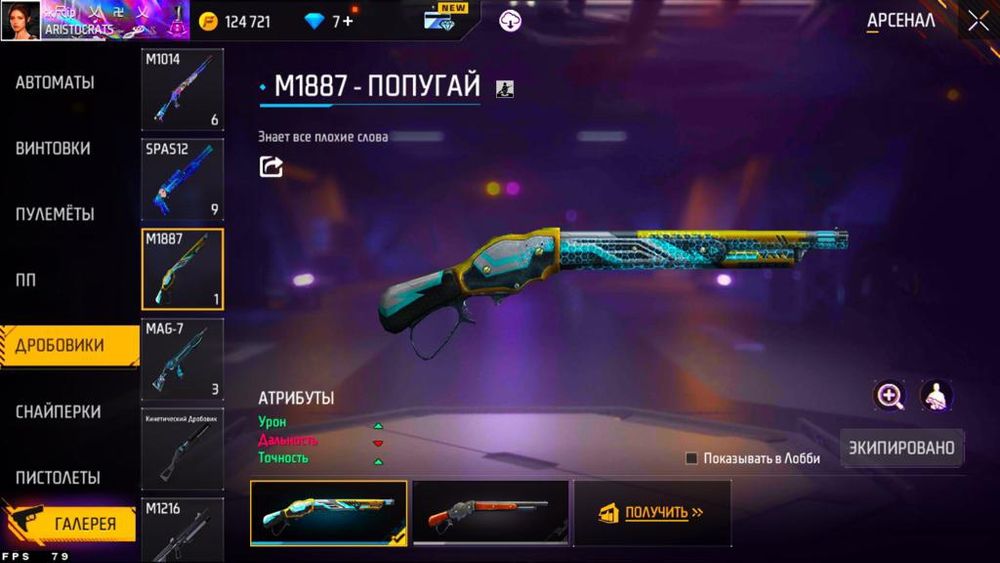Select the orange default M1887 skin
Screen dimensions: 1000x563
pos(490,513)
